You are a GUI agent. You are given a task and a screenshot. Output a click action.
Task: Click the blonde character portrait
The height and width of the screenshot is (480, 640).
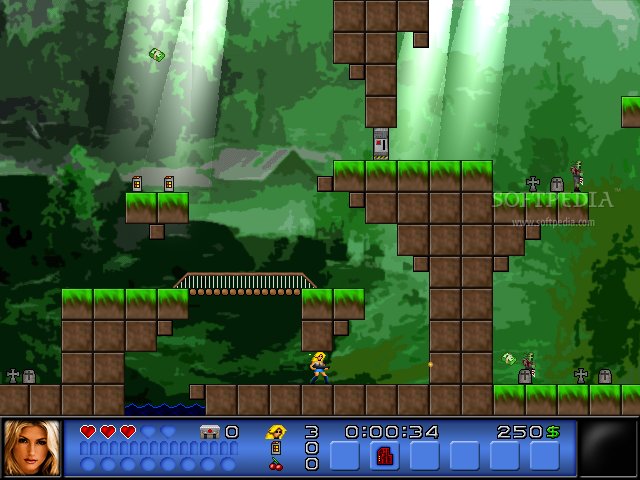(x=32, y=448)
